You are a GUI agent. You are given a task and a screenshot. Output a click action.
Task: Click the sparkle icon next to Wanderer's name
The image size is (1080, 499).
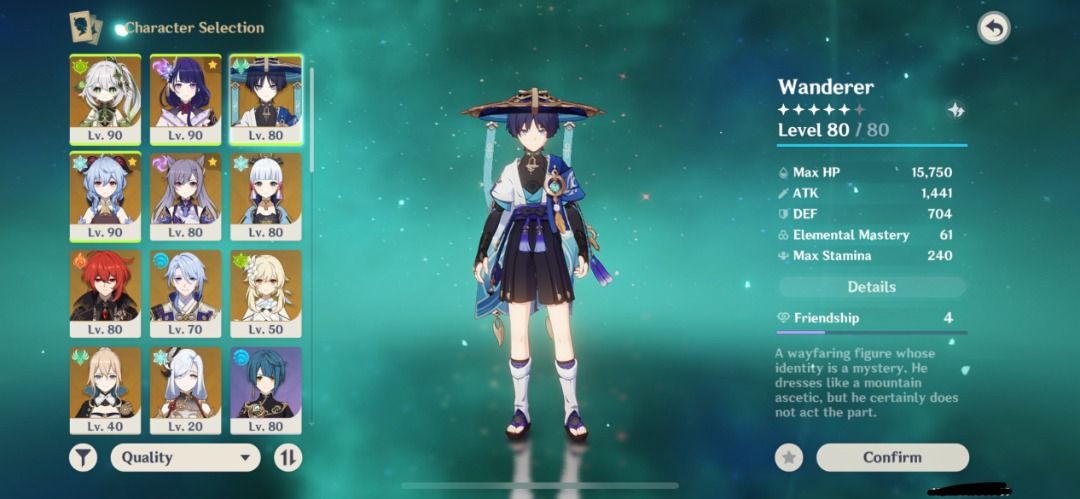pos(956,110)
